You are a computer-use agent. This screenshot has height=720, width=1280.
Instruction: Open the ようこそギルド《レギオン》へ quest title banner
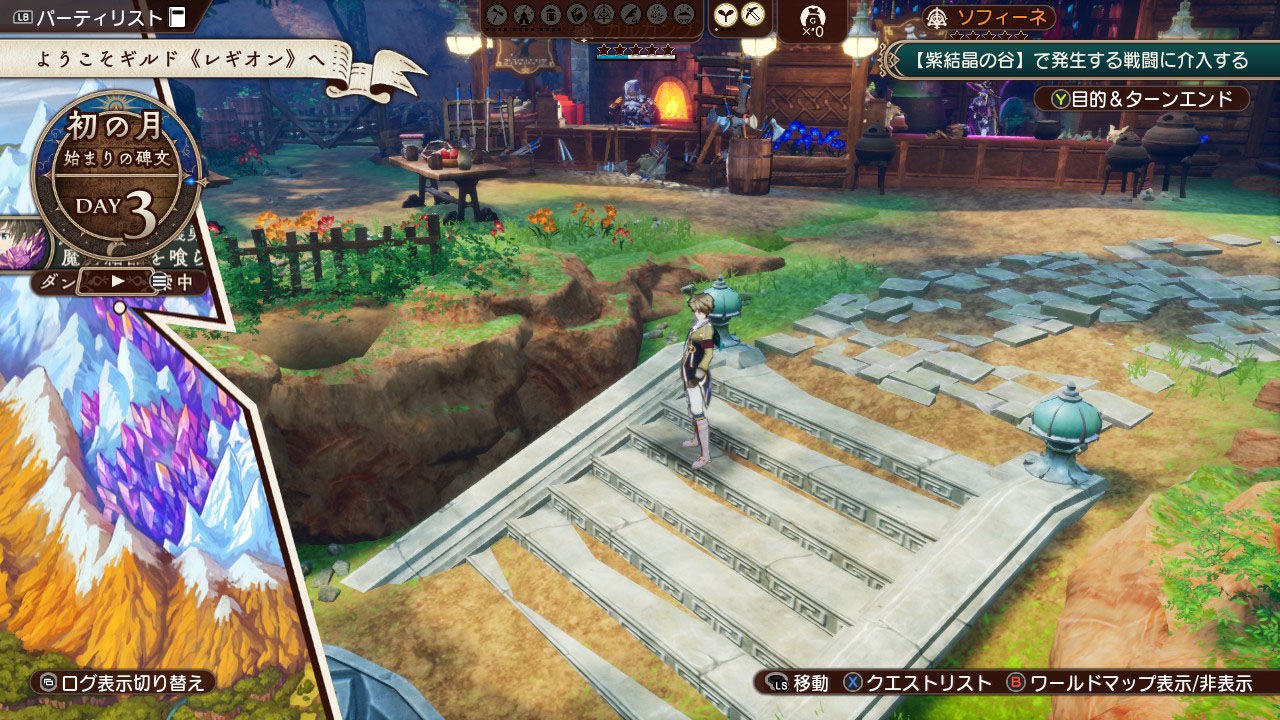tap(180, 59)
